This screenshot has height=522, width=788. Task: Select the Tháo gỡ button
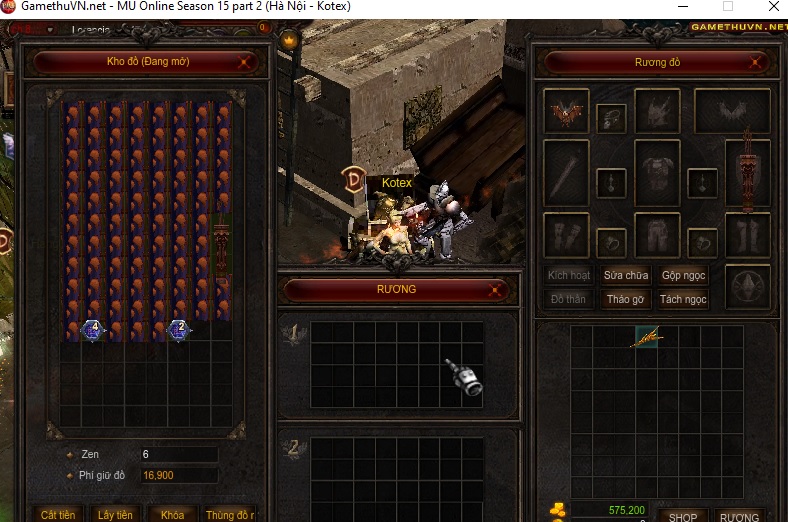point(626,299)
